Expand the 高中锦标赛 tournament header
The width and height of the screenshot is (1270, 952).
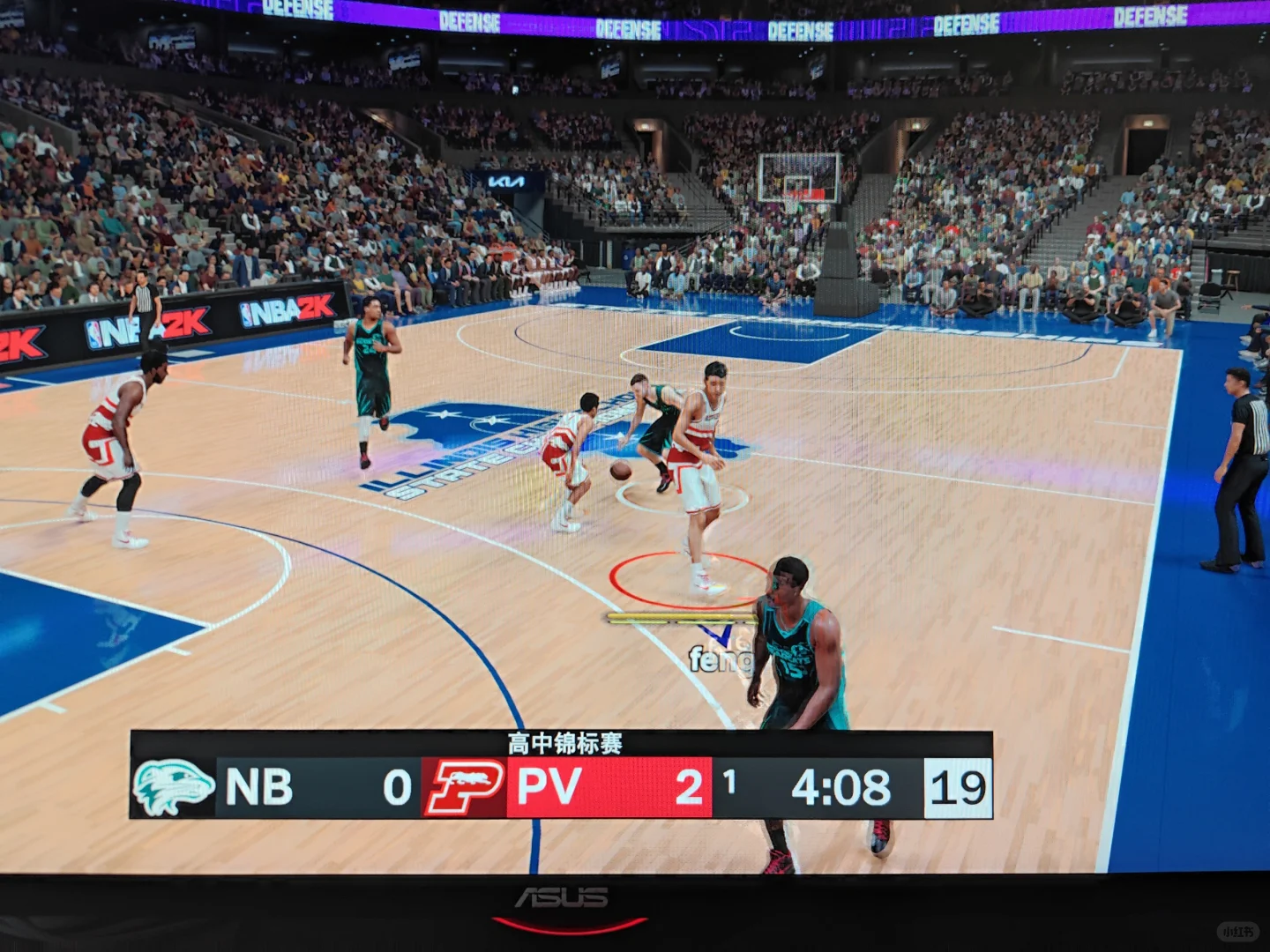(x=564, y=745)
